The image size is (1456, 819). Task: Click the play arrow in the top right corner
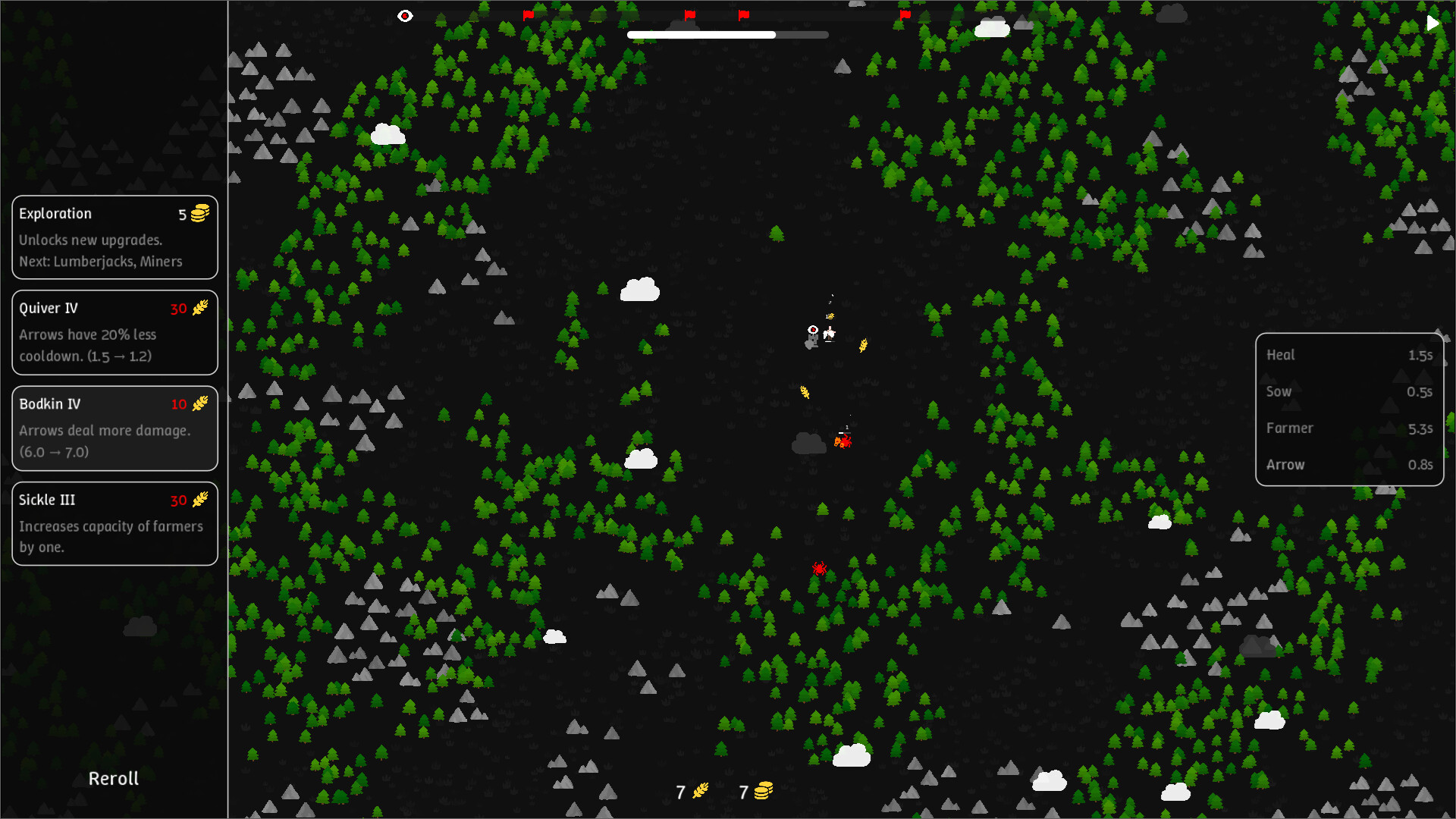coord(1432,23)
